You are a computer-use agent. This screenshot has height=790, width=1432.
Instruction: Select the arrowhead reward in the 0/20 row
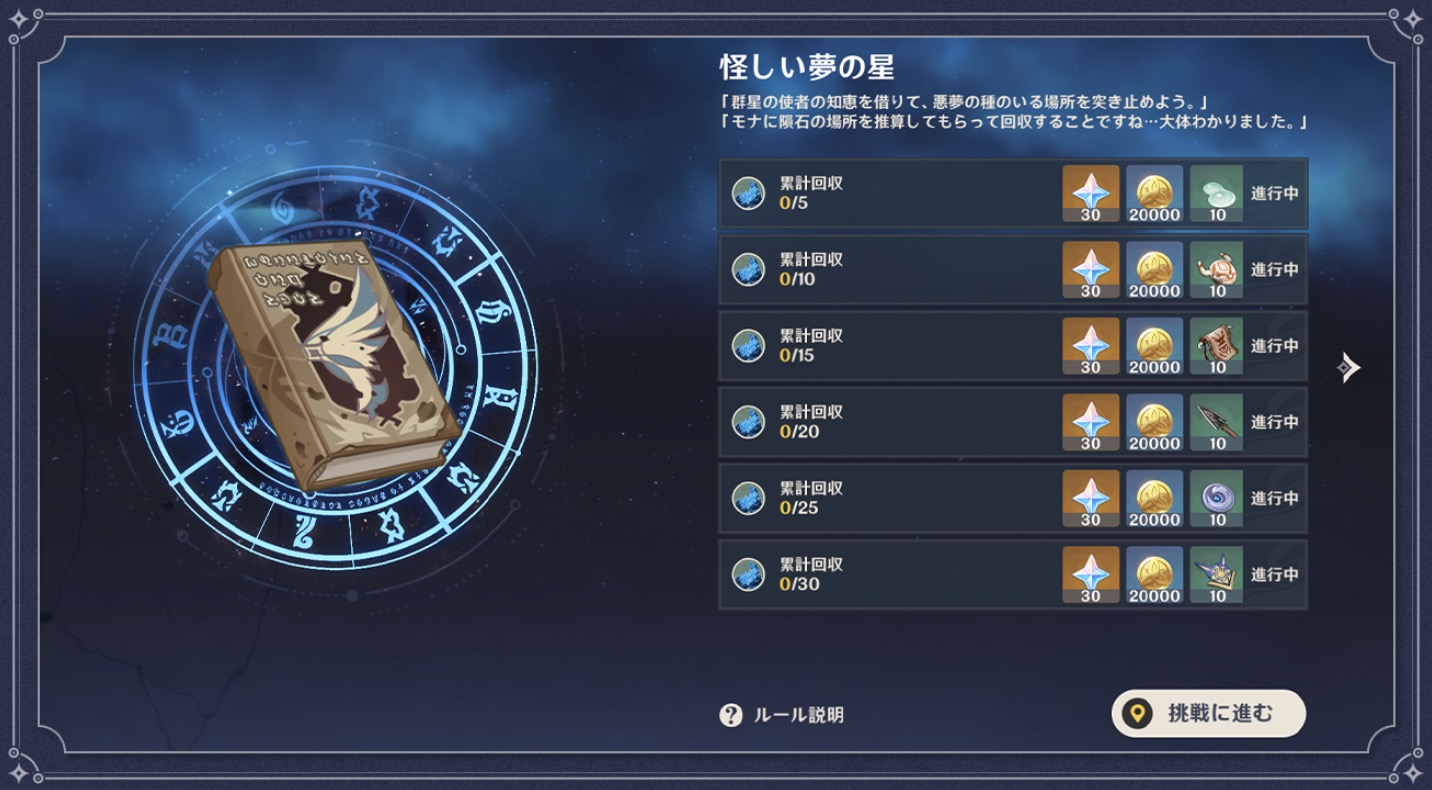[1218, 421]
